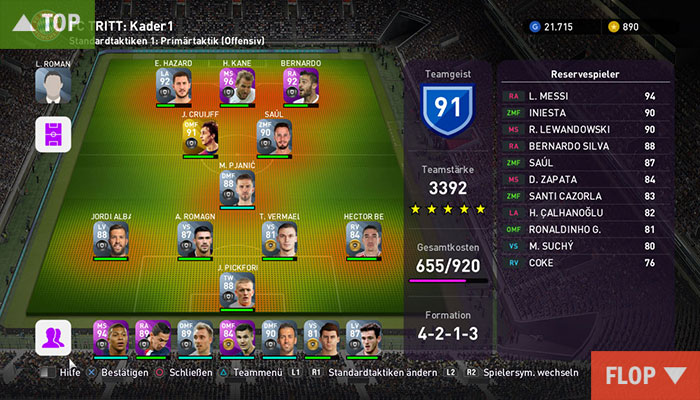The width and height of the screenshot is (700, 400).
Task: Select Hector Bellerin's right-back card
Action: [365, 238]
